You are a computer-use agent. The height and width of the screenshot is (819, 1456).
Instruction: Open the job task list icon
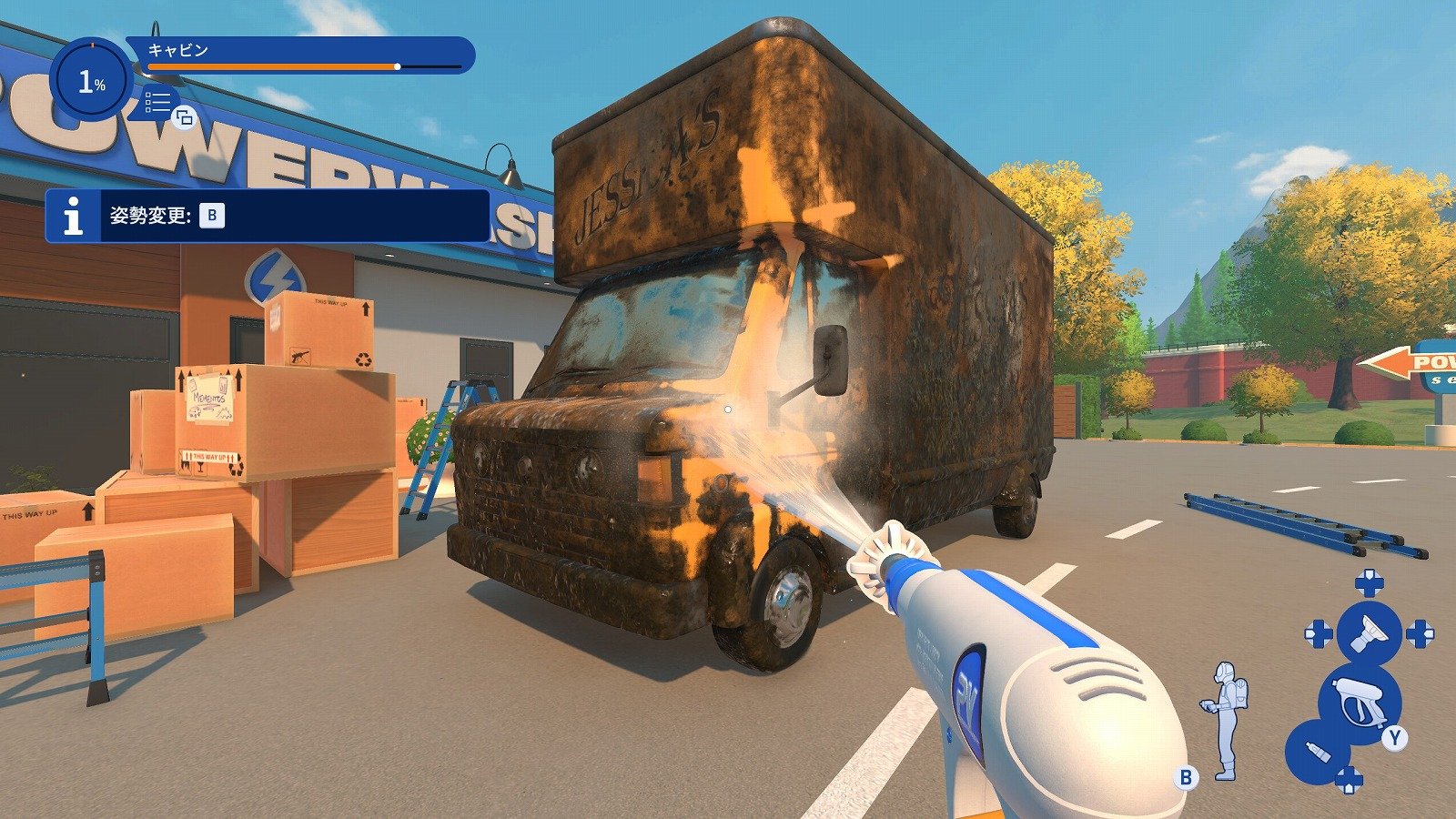click(157, 102)
